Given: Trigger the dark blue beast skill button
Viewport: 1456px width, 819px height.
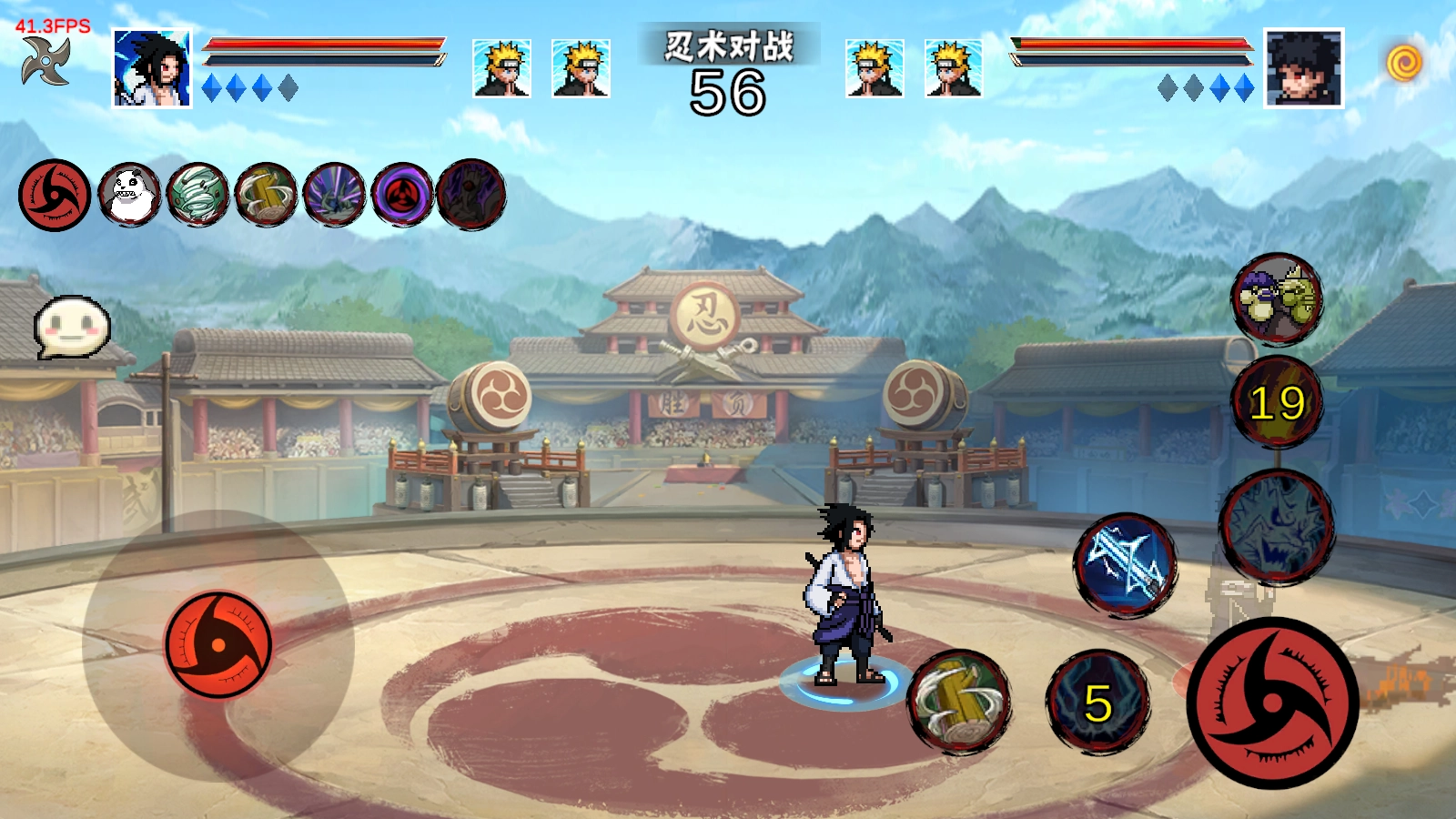Looking at the screenshot, I should pos(1276,526).
